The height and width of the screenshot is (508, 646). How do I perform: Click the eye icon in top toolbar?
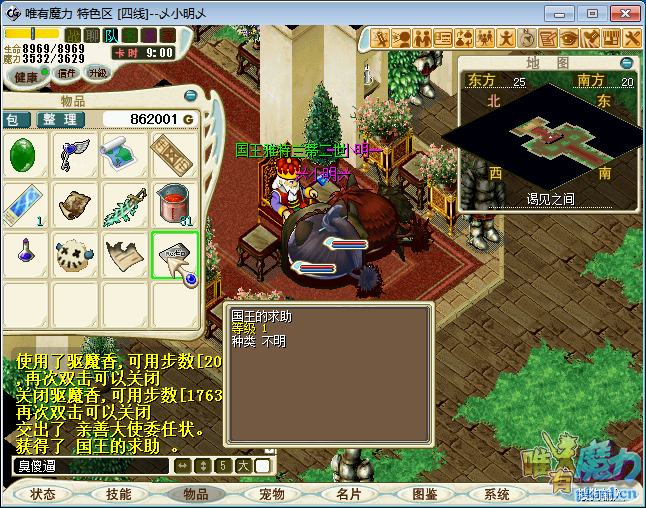point(569,38)
